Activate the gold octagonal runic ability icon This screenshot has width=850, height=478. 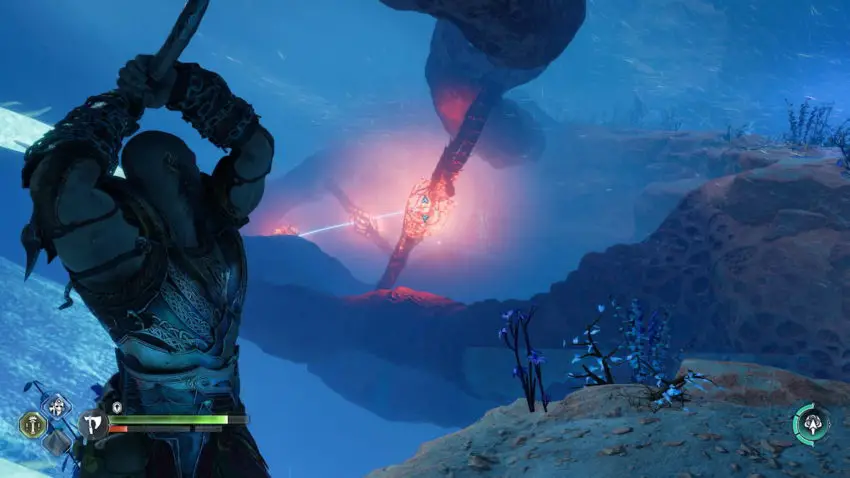point(32,425)
